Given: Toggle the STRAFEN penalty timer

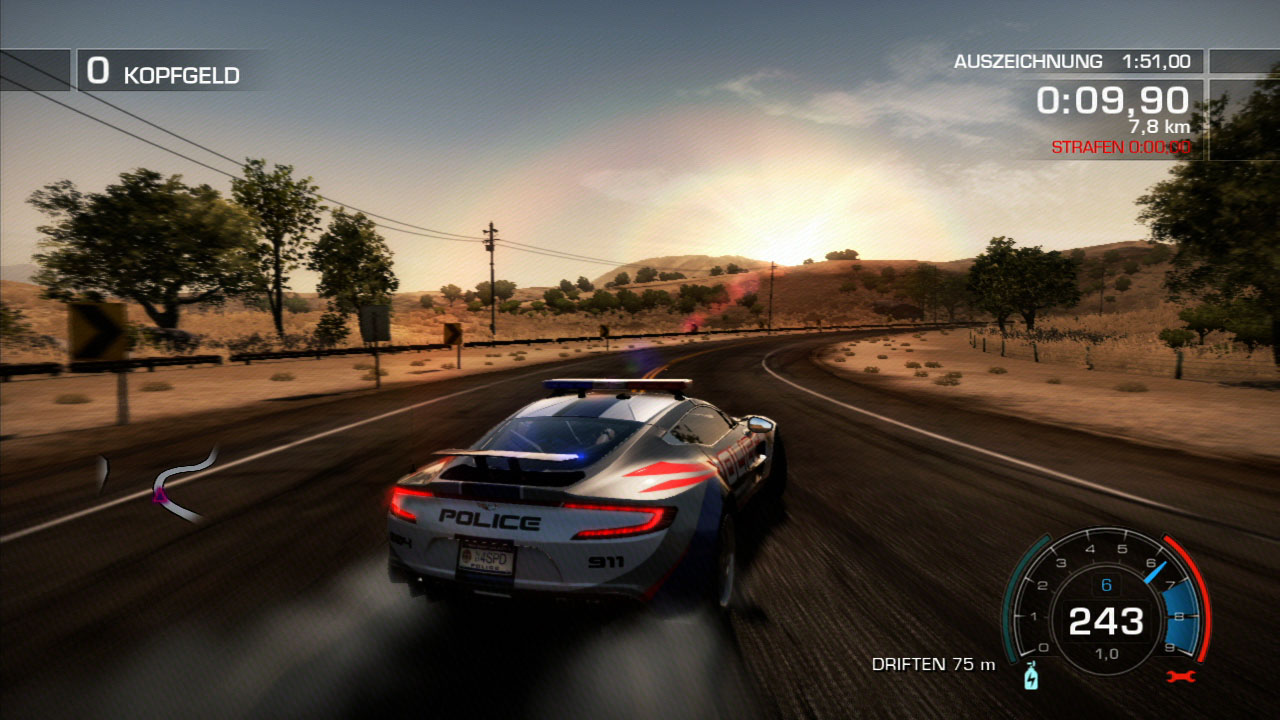Looking at the screenshot, I should click(x=1120, y=146).
